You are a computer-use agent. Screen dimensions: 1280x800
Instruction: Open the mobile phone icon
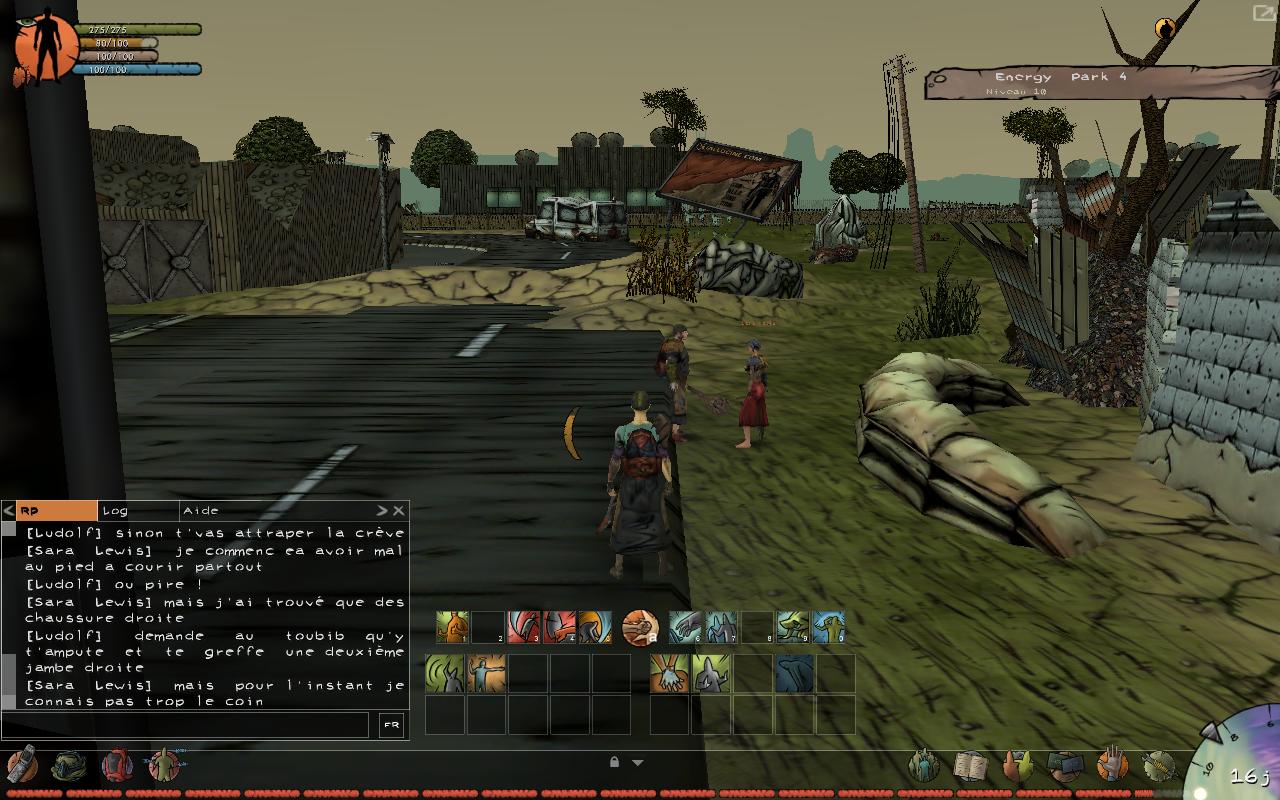22,765
